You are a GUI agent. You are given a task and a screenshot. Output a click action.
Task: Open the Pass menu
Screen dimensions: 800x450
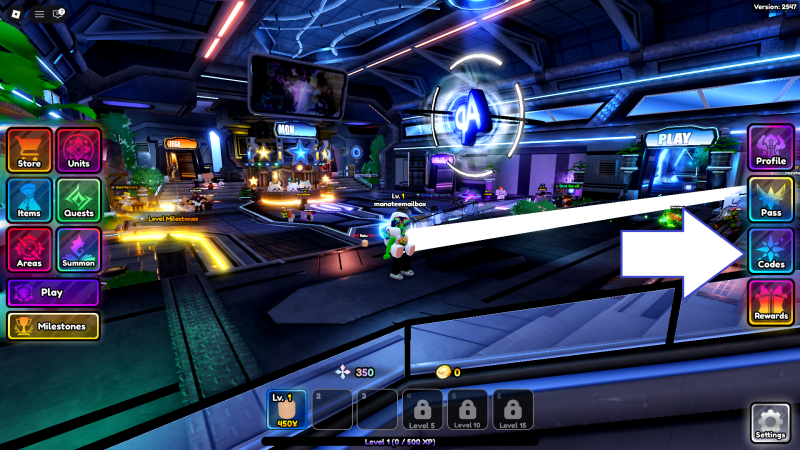(x=771, y=200)
